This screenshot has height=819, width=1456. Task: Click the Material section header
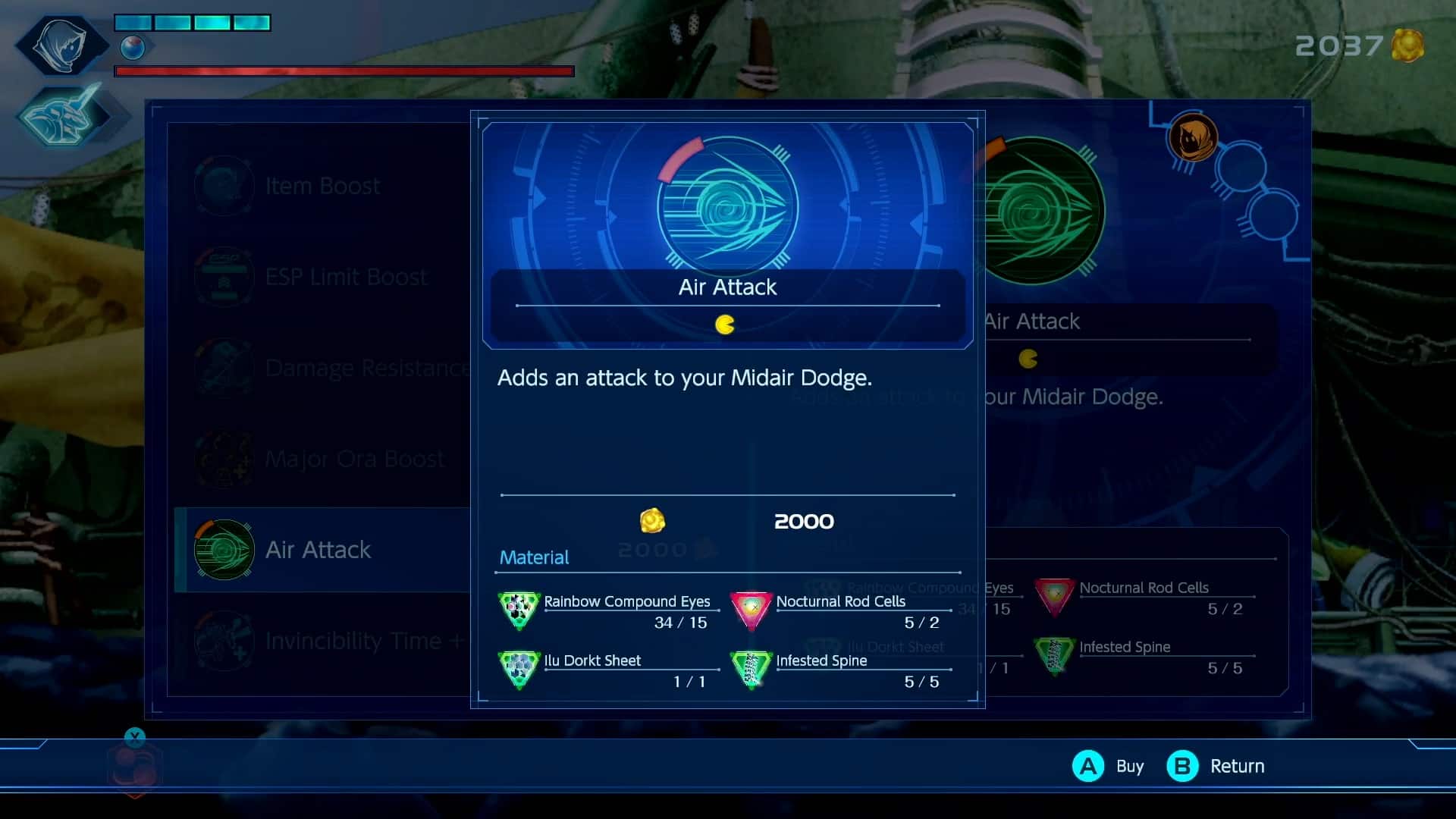(533, 557)
